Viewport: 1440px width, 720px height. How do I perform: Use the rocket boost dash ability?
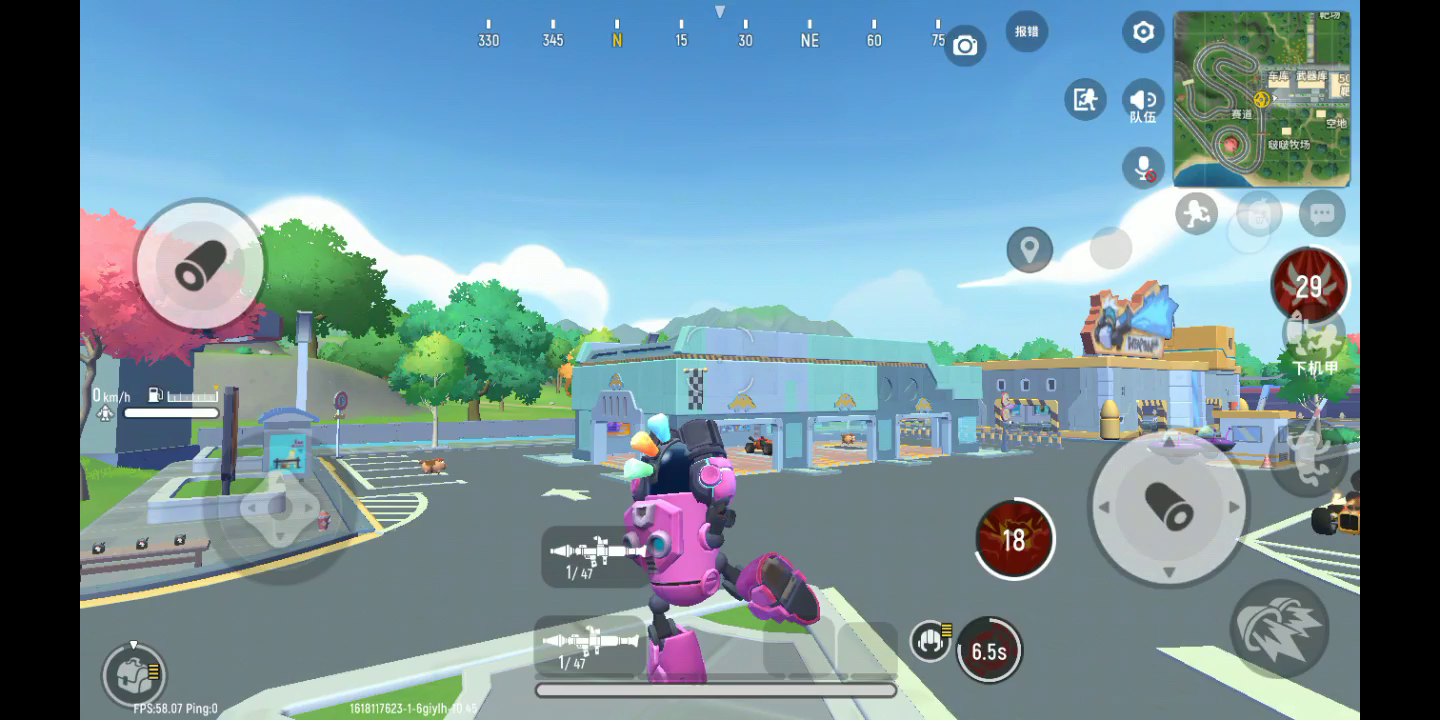1279,627
